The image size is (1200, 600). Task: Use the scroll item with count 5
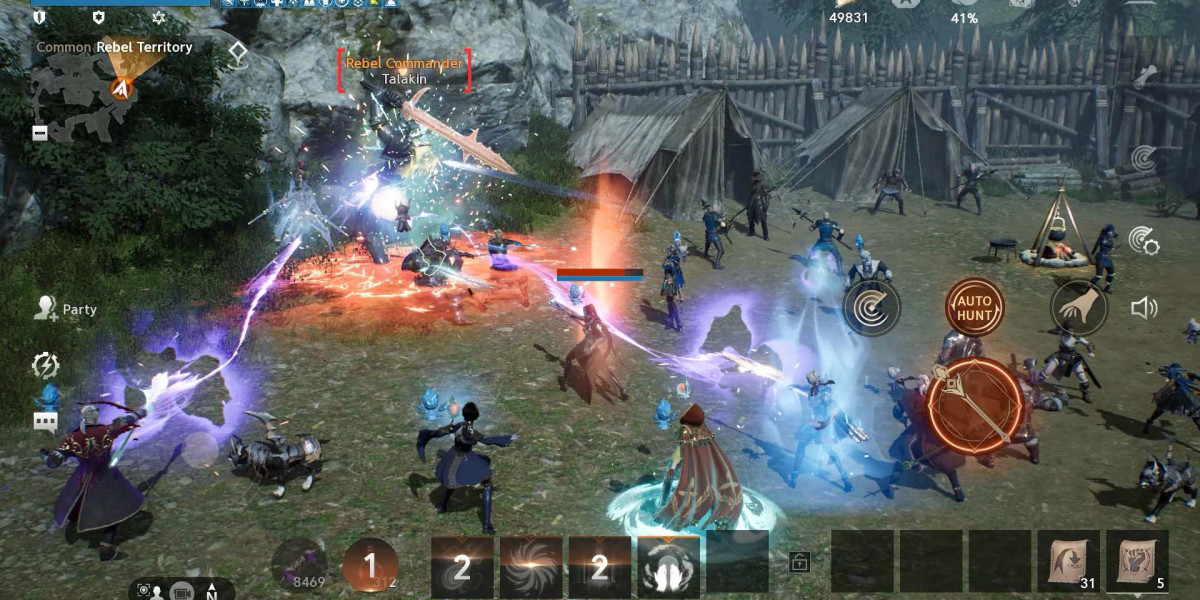click(1137, 563)
